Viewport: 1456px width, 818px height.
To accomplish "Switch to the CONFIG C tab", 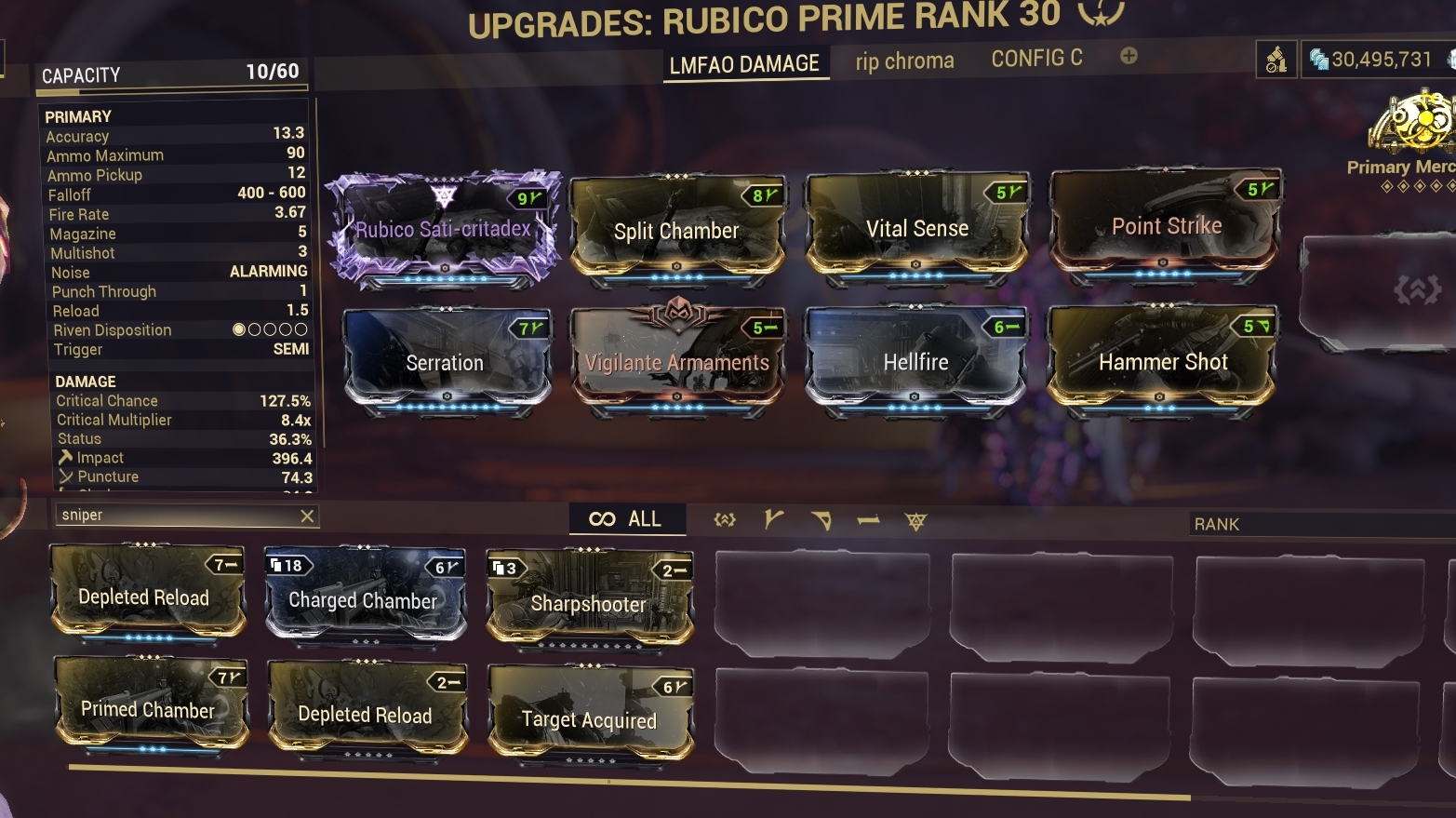I will coord(1036,58).
